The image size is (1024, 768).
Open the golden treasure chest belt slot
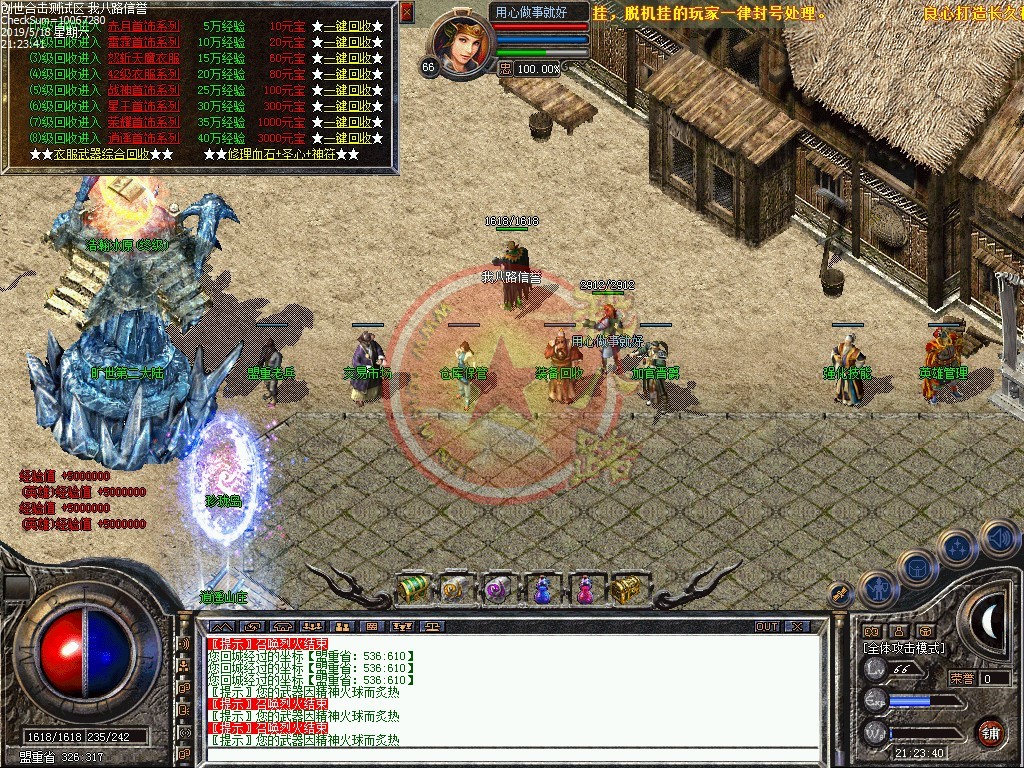pos(626,590)
